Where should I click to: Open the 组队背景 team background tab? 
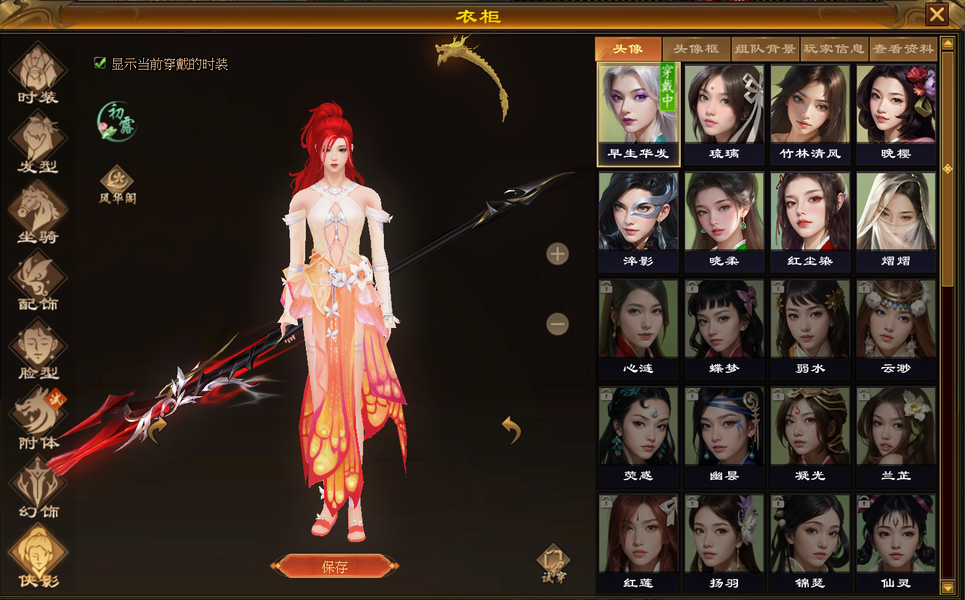click(765, 49)
